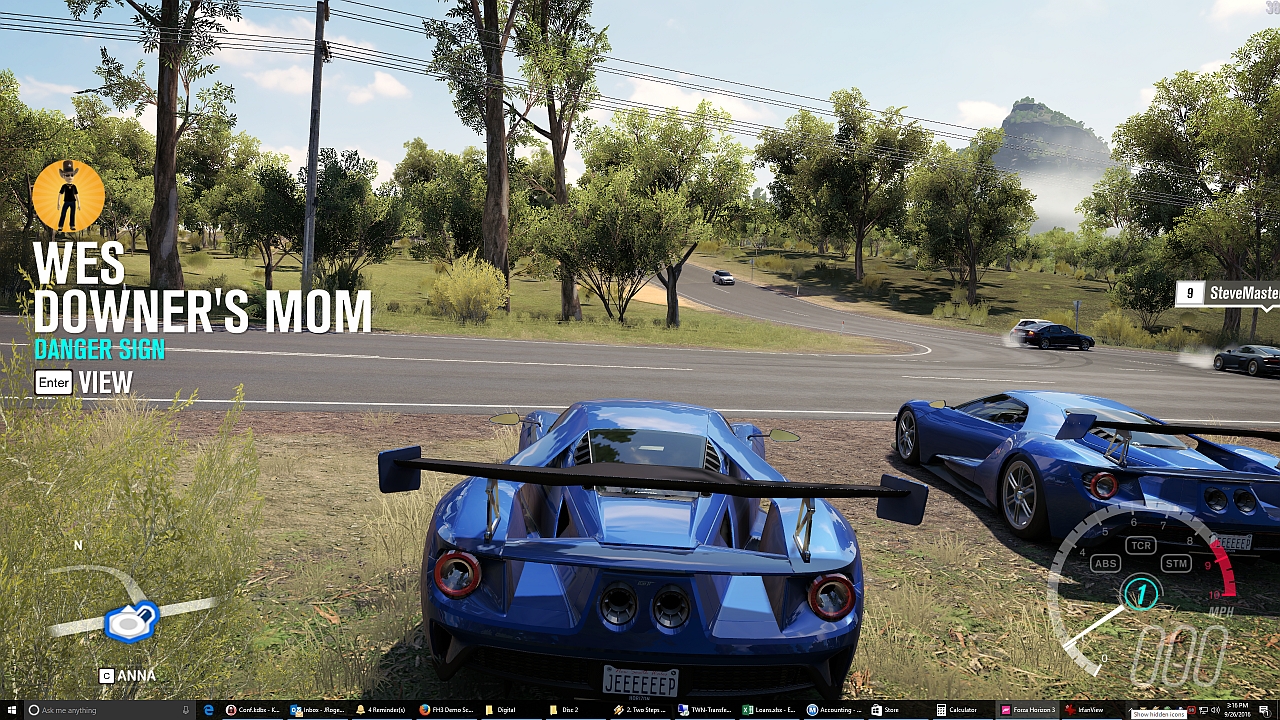The image size is (1280, 720).
Task: Select the blue danger sign marker on minimap
Action: pyautogui.click(x=131, y=622)
